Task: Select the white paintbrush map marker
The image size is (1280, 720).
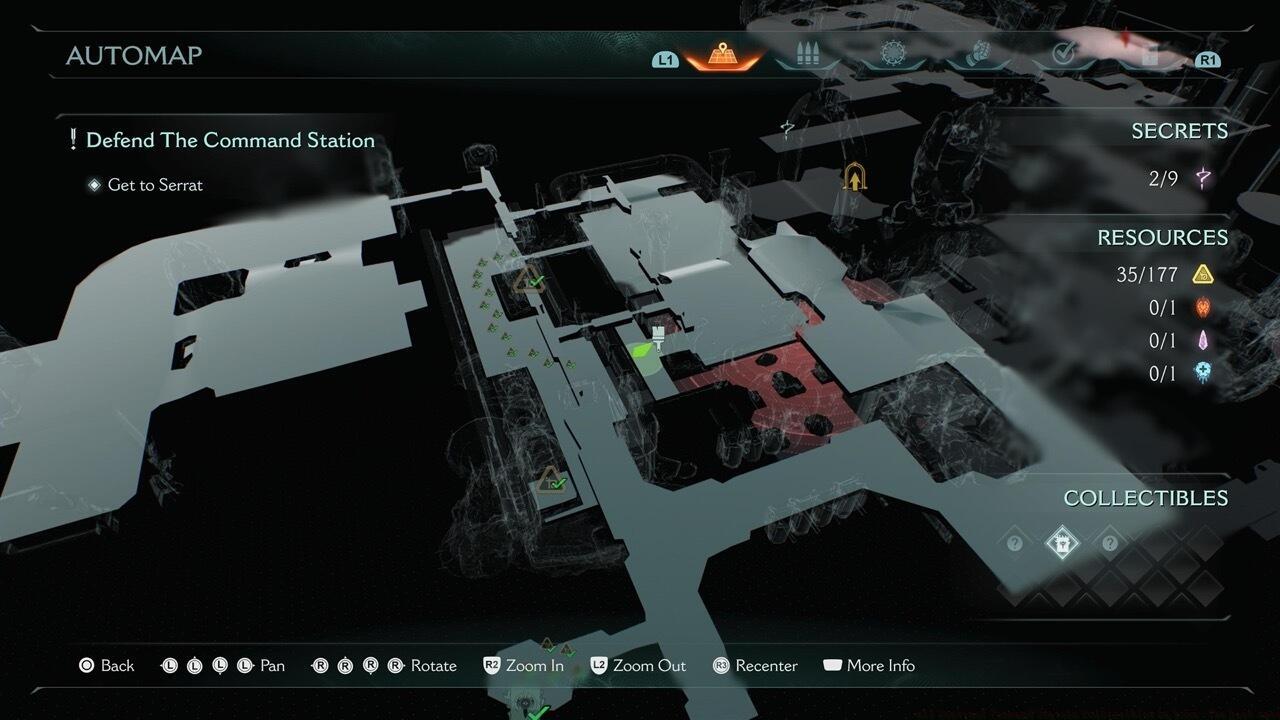Action: [659, 337]
